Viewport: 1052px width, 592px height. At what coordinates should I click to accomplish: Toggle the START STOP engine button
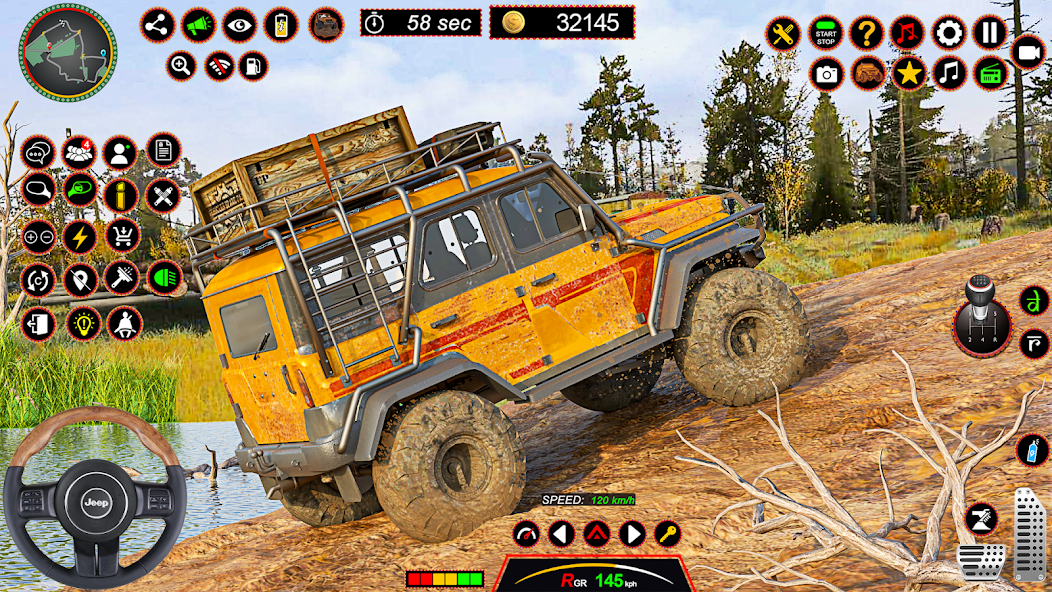click(x=826, y=33)
